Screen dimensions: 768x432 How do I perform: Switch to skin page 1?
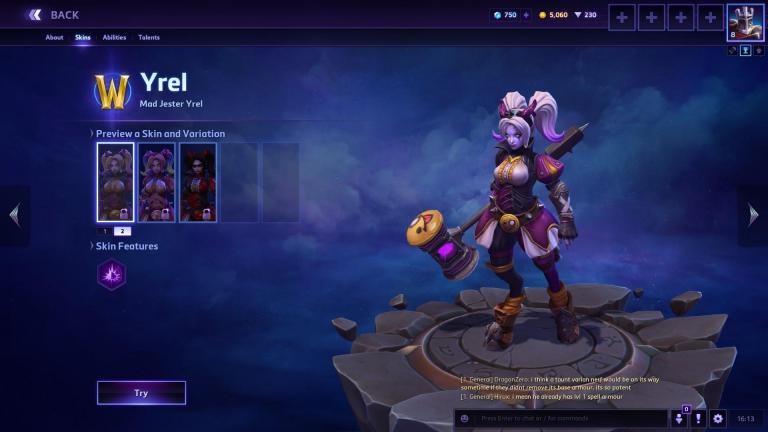105,231
